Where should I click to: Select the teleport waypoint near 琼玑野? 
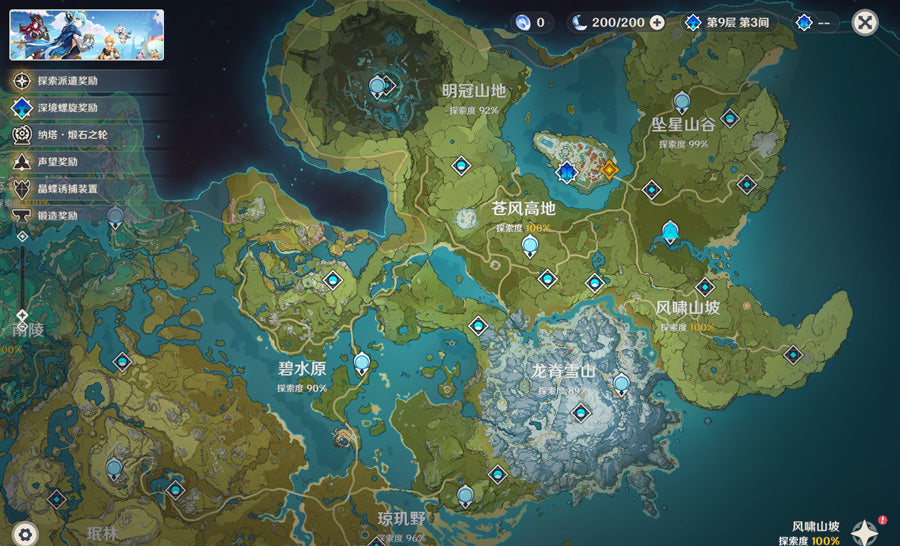(464, 494)
